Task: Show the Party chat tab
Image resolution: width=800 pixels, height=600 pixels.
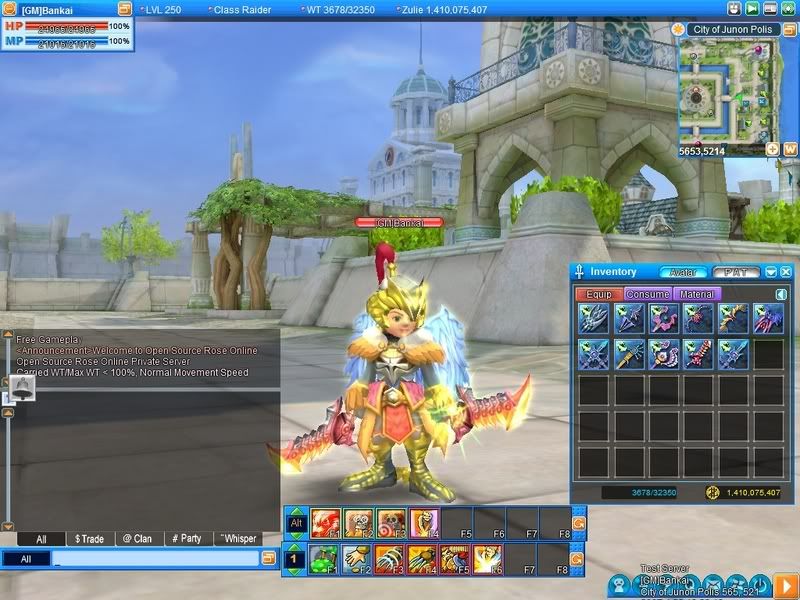Action: click(184, 538)
